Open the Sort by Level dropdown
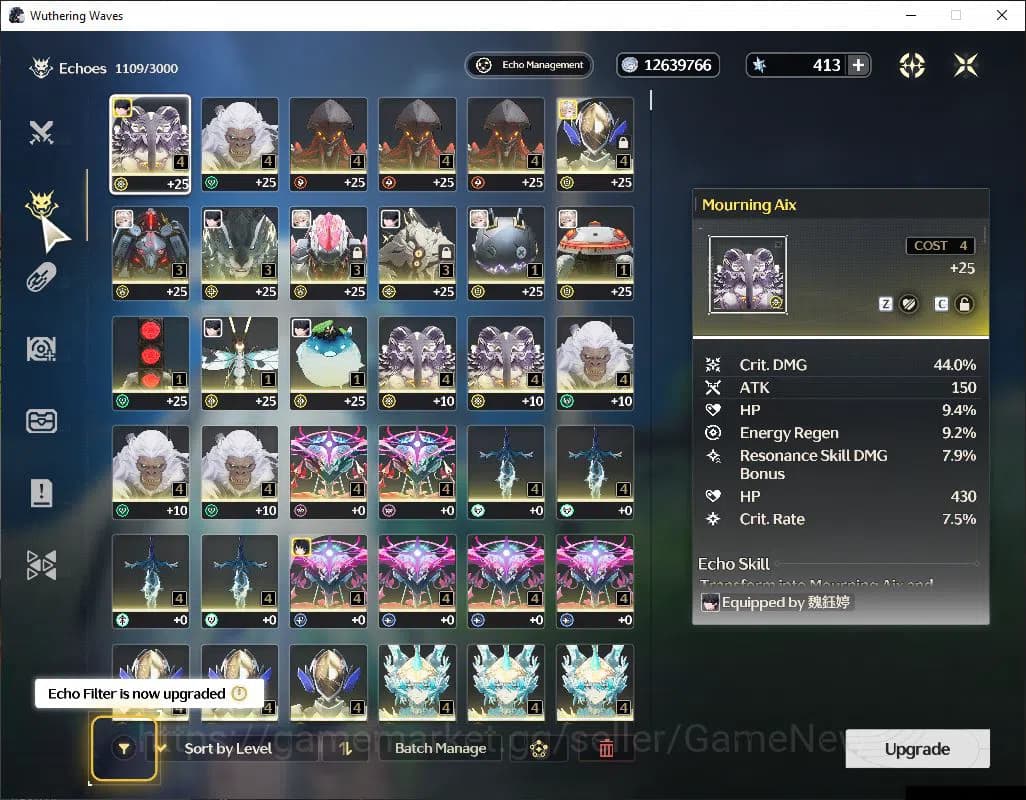The height and width of the screenshot is (800, 1026). 228,748
